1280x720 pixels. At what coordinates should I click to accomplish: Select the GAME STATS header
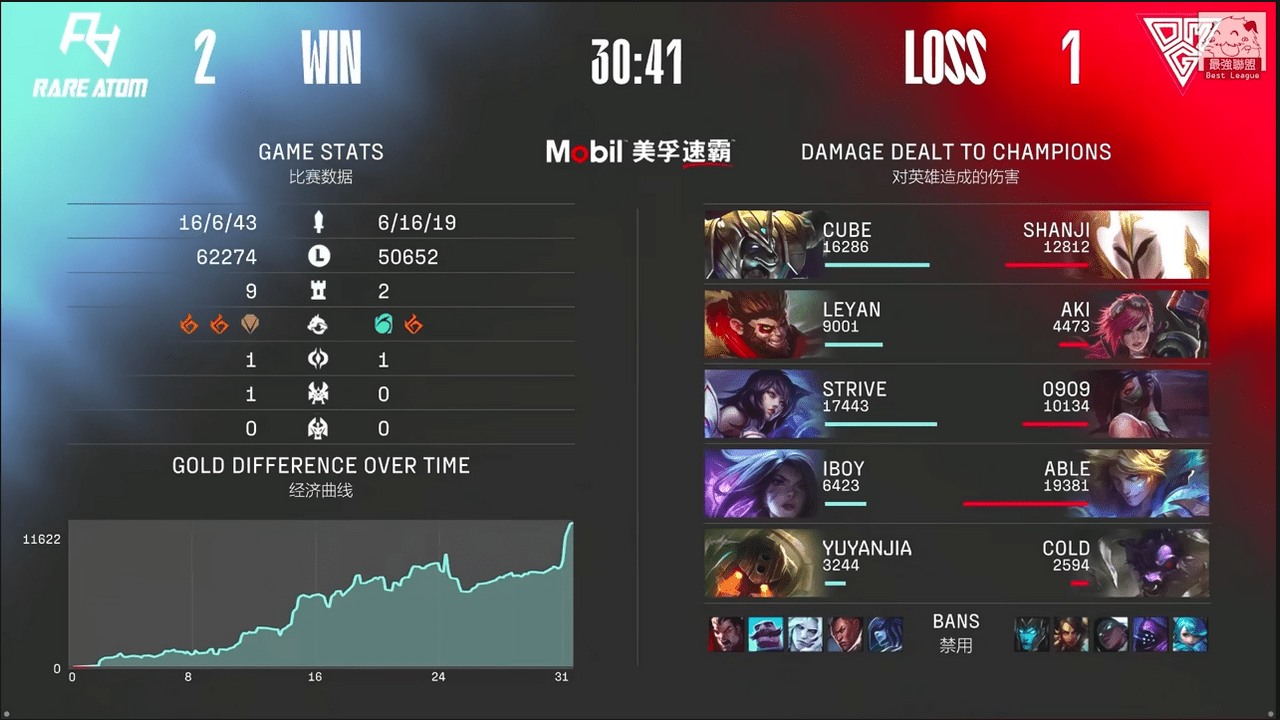pos(320,152)
